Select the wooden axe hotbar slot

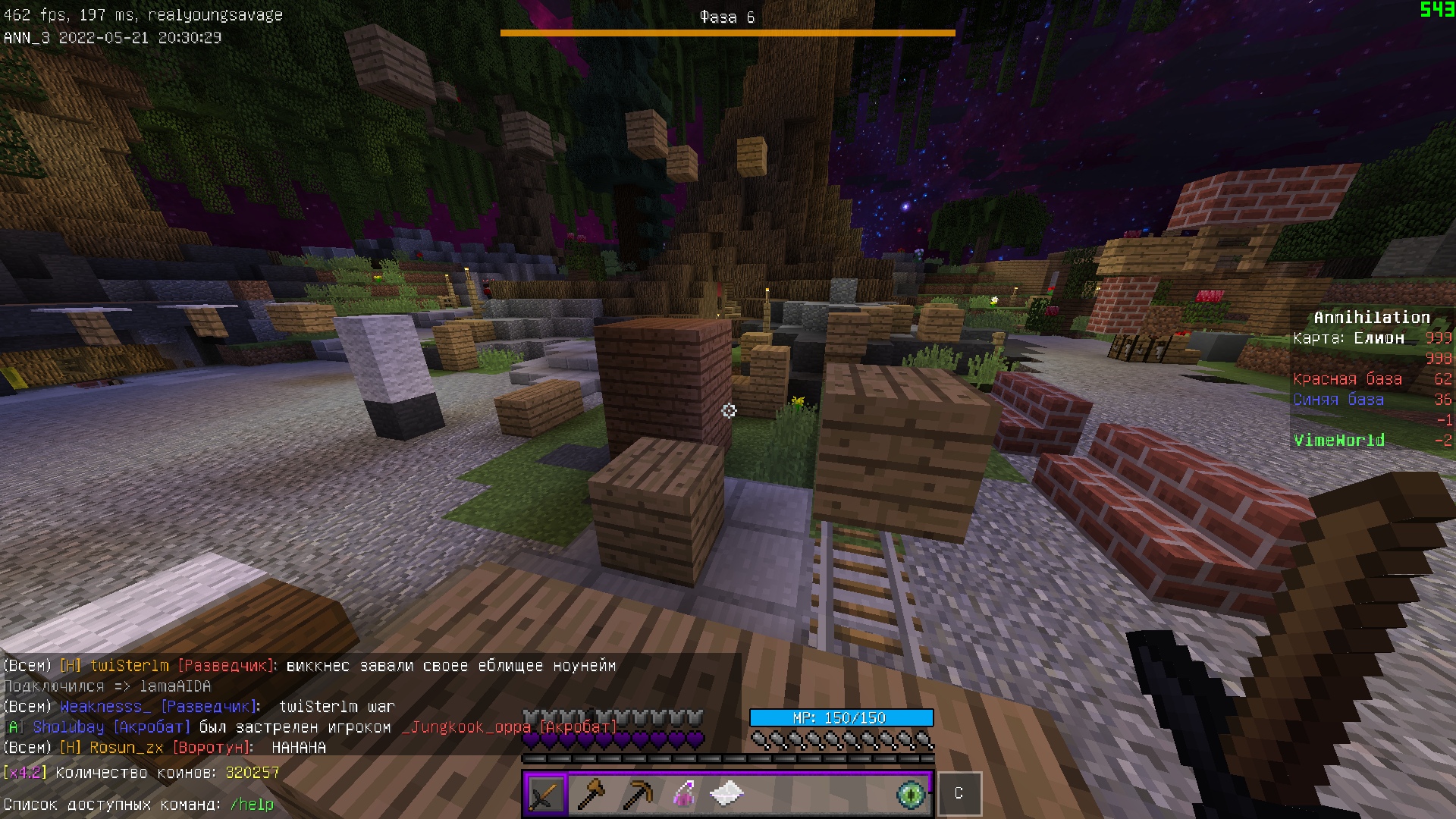tap(591, 794)
